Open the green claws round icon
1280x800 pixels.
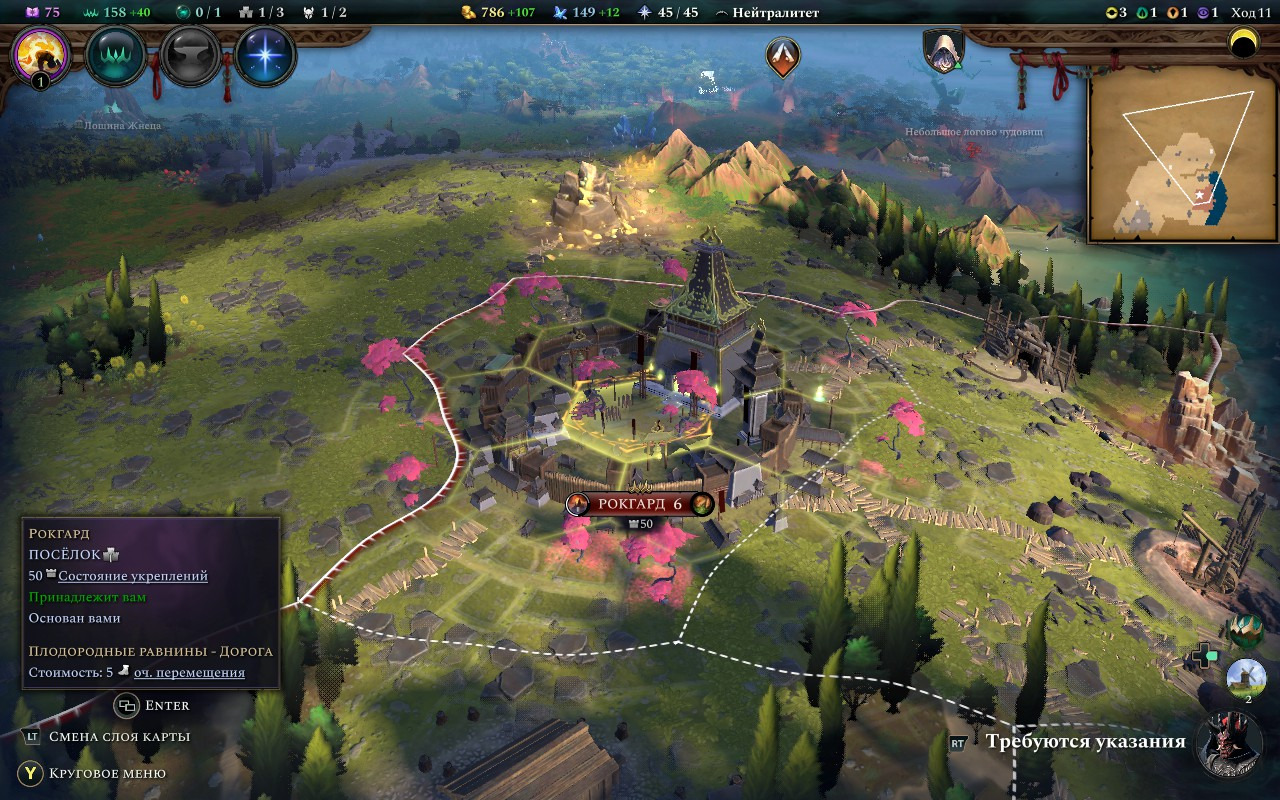tap(116, 56)
